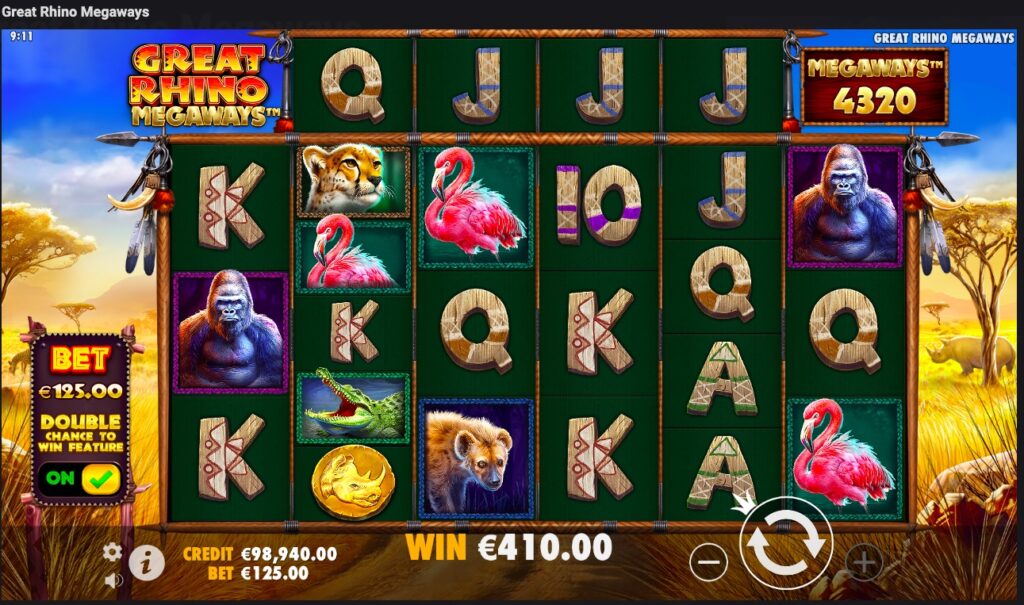Open the game settings gear icon
The image size is (1024, 605).
click(x=113, y=552)
